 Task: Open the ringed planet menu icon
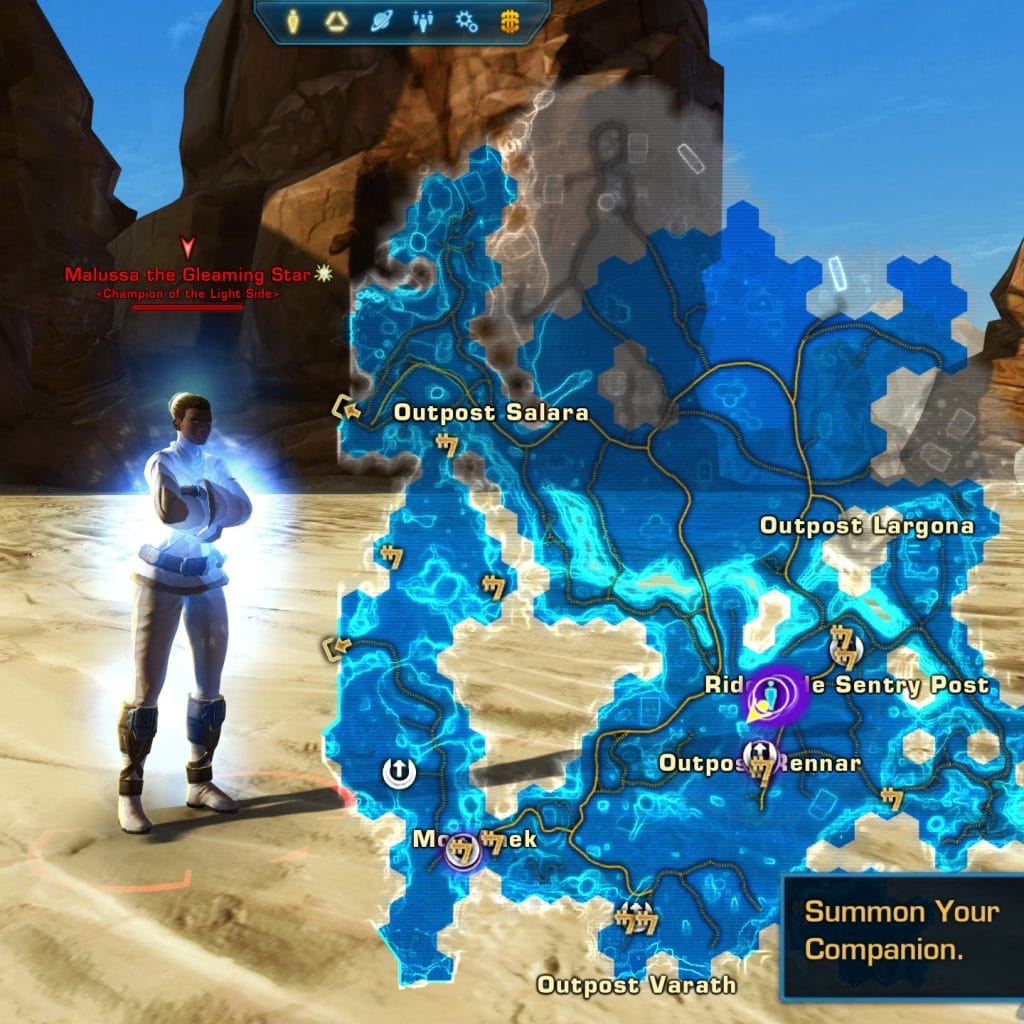point(381,21)
